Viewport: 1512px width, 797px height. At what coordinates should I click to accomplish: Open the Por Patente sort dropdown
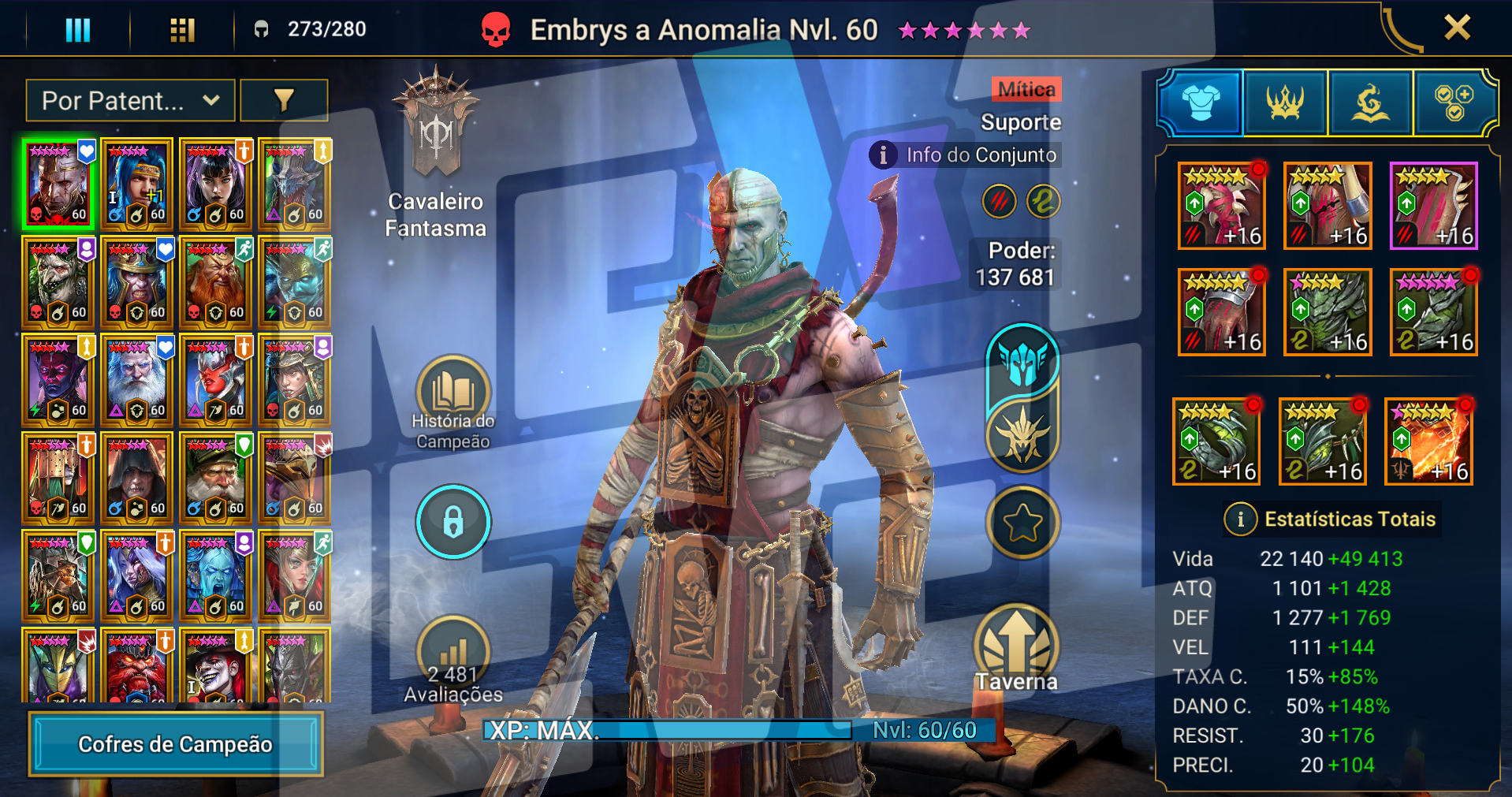point(130,100)
